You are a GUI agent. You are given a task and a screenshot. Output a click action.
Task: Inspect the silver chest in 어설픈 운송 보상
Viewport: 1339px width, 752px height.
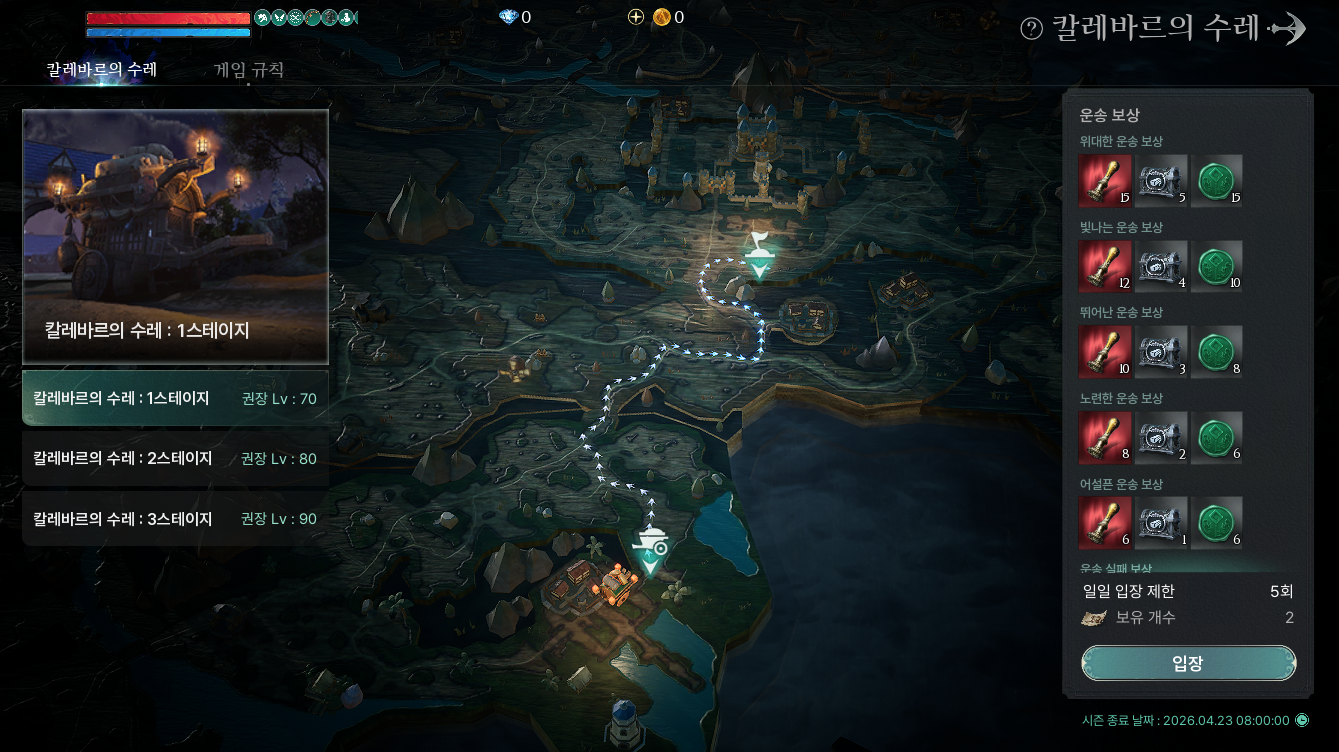tap(1161, 523)
